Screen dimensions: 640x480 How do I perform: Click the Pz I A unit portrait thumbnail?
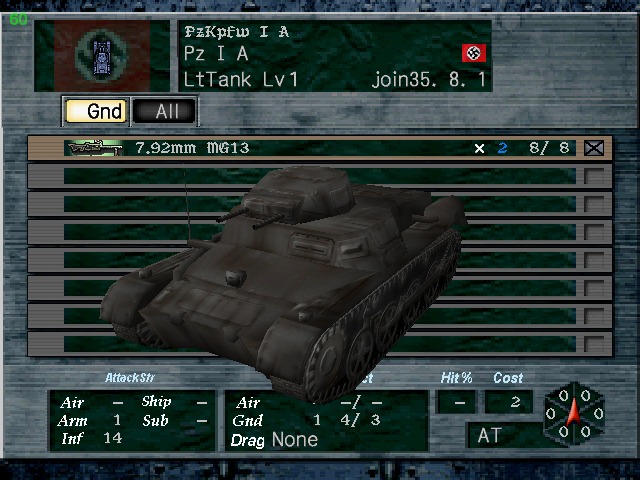click(x=102, y=55)
